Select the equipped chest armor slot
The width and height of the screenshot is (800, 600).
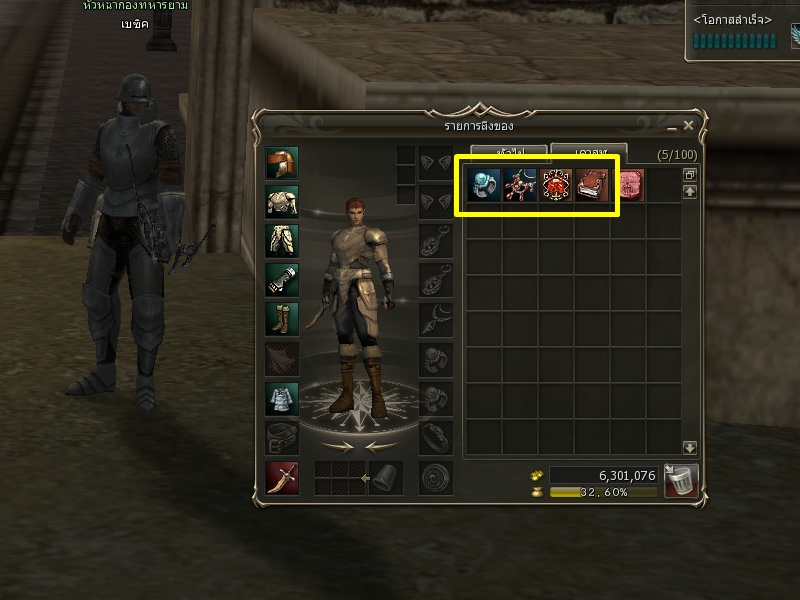(281, 201)
